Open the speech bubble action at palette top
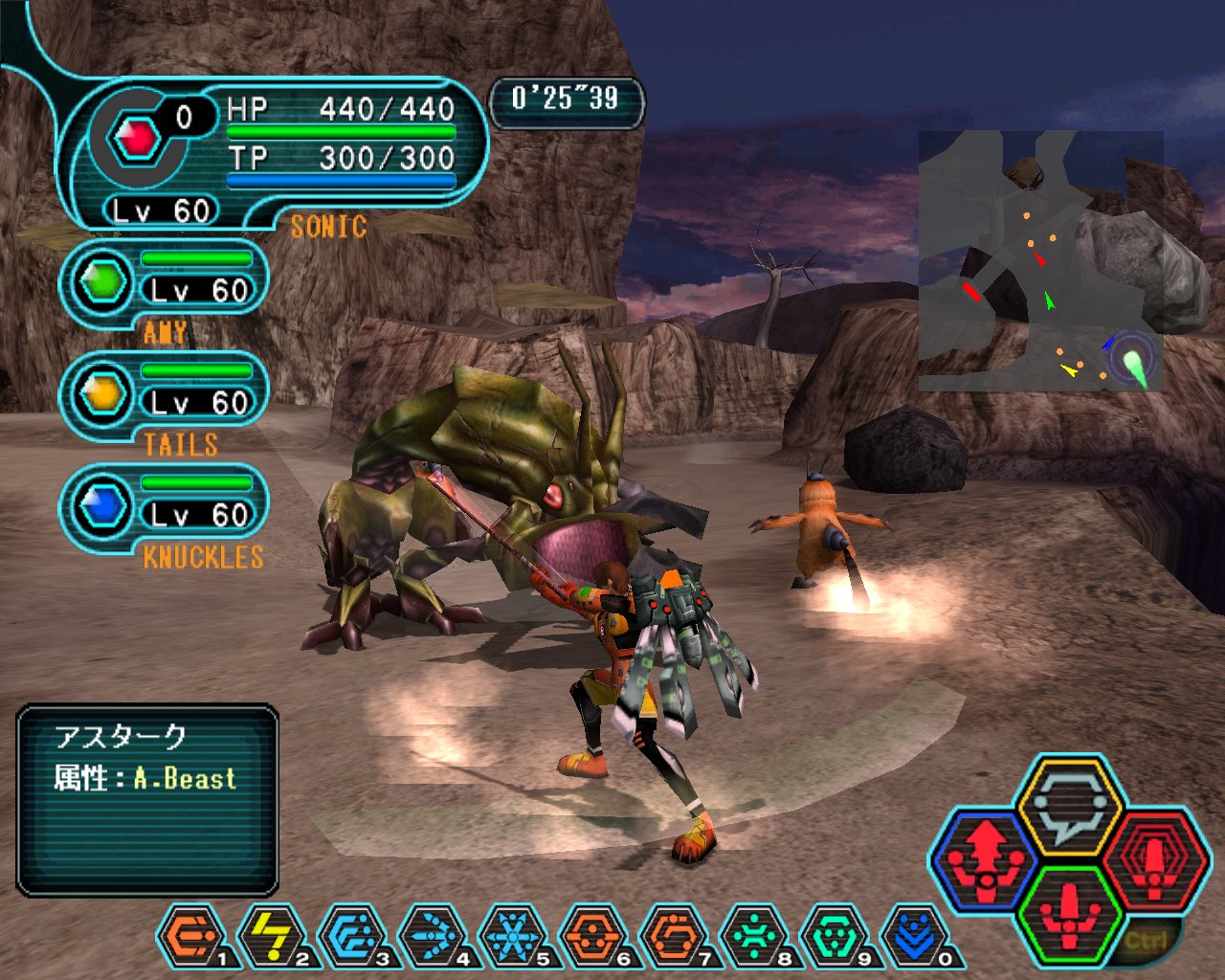This screenshot has height=980, width=1225. coord(1069,804)
